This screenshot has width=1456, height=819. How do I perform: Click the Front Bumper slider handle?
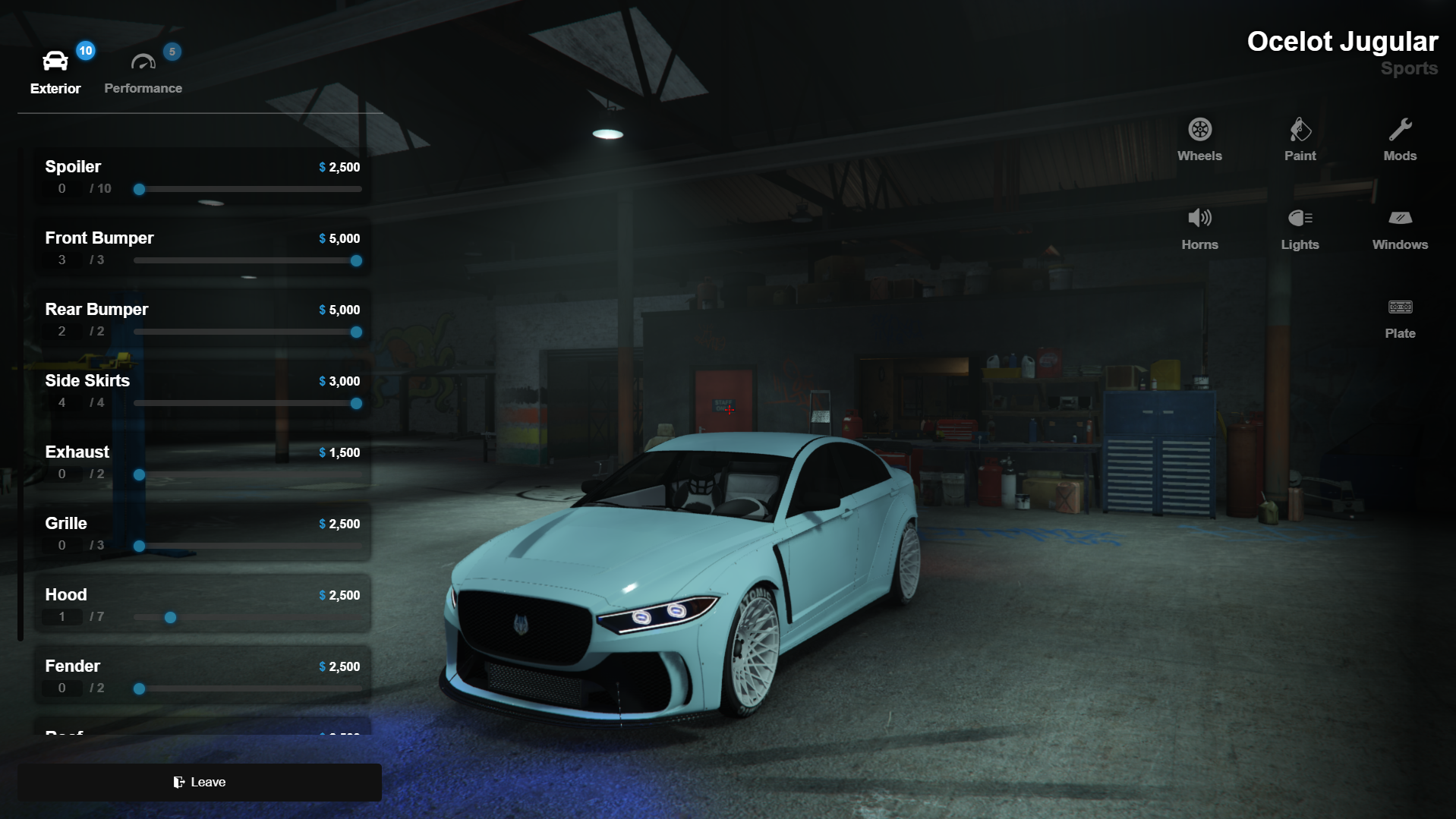[x=356, y=261]
